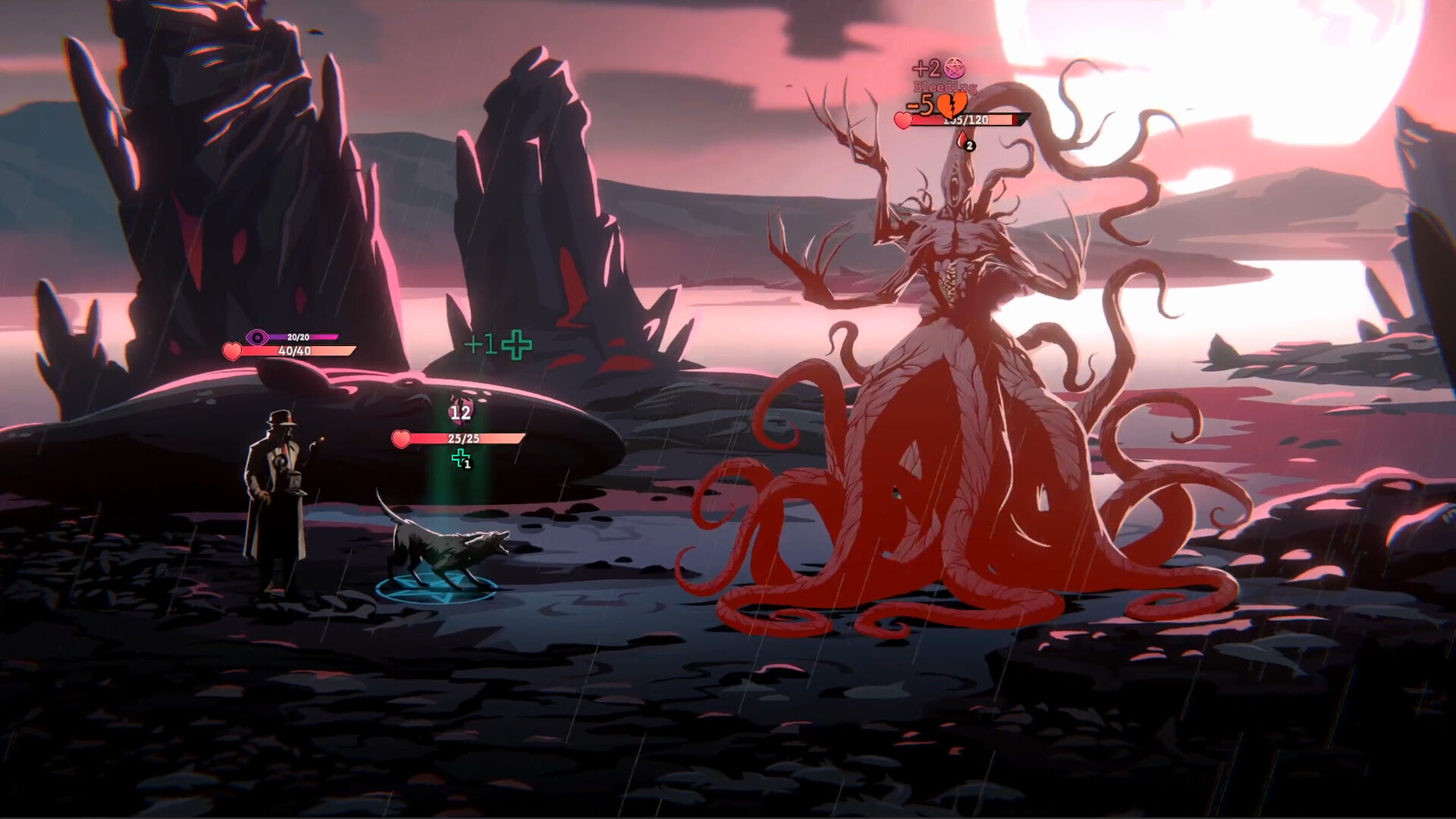Click the heart icon on the dog's 25/25 bar

point(400,438)
